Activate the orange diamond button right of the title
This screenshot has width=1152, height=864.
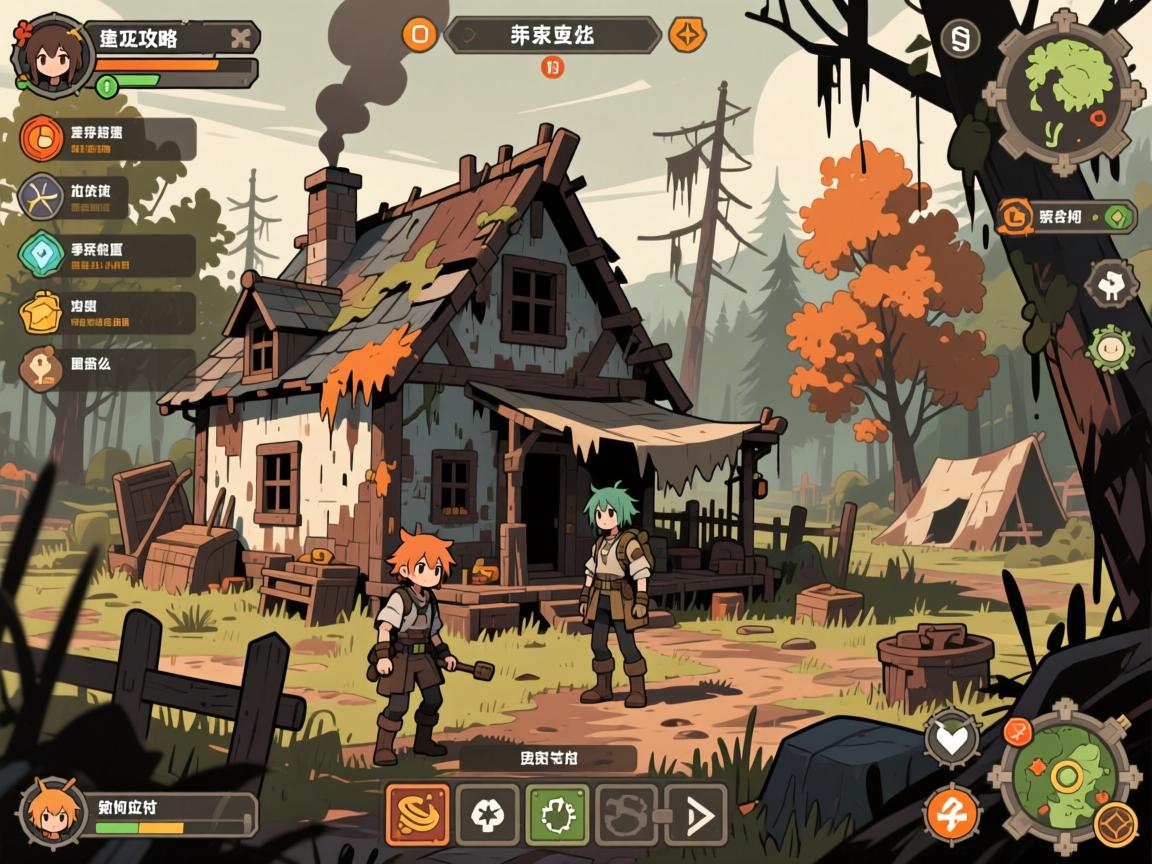(687, 35)
